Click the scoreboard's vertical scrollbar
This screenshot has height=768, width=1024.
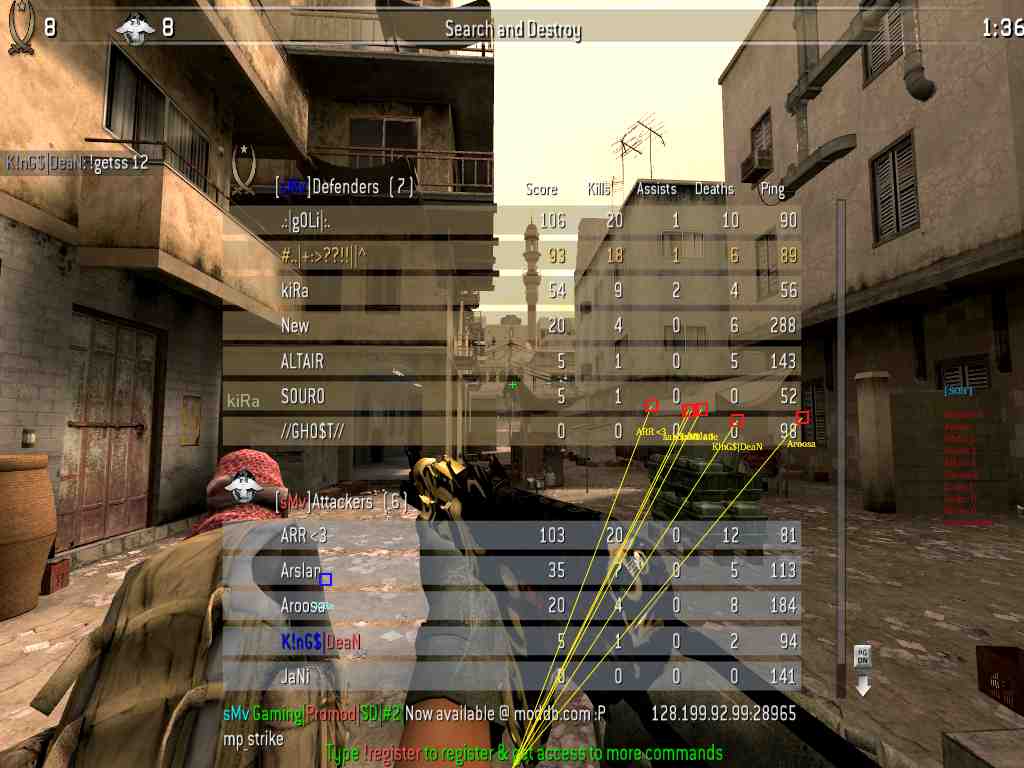840,420
